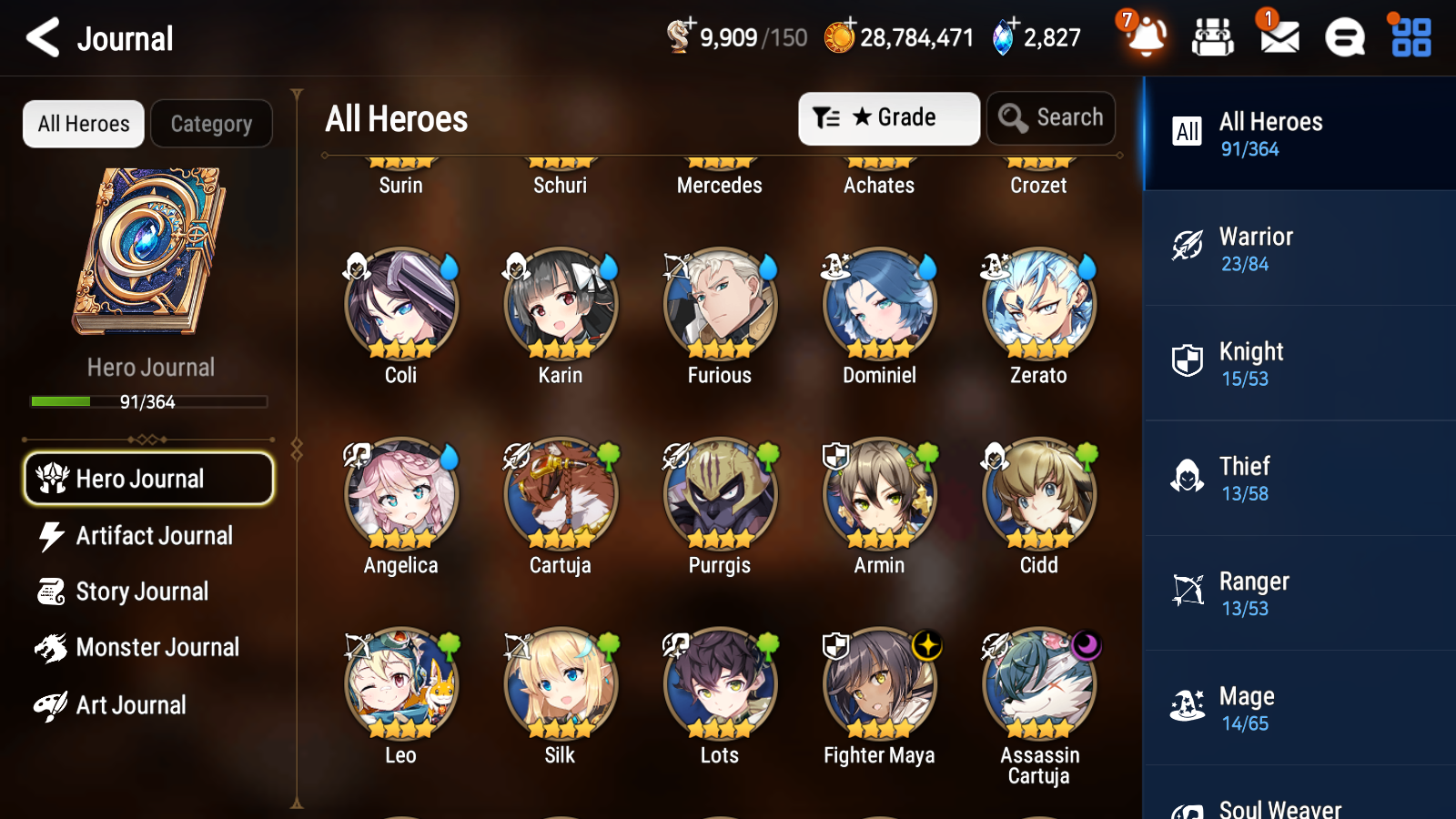Open the Ranger filter in right panel
The image size is (1456, 819).
(x=1188, y=591)
